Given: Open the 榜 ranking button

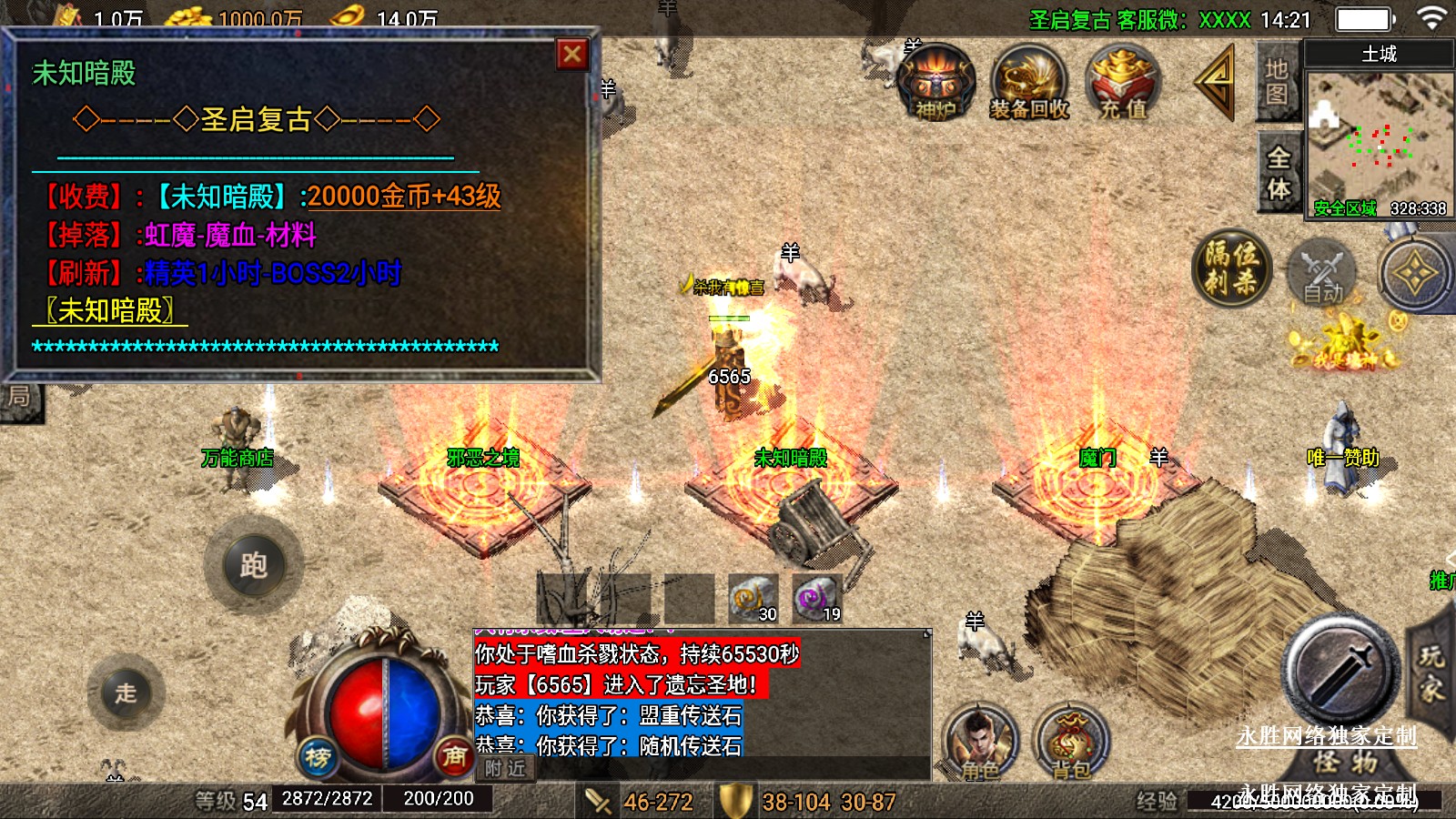Looking at the screenshot, I should click(x=318, y=756).
